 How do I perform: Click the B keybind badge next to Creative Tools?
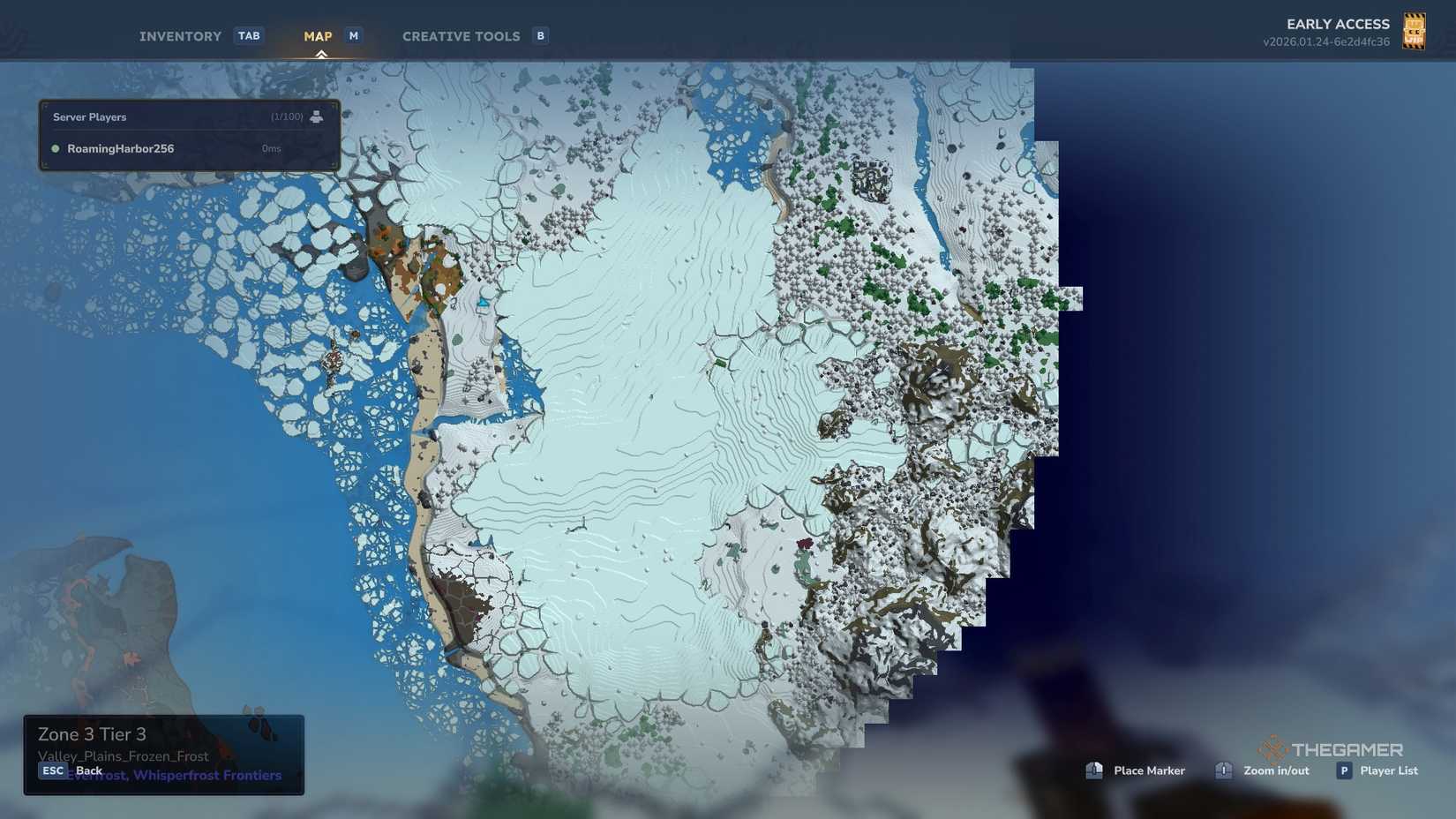point(539,35)
